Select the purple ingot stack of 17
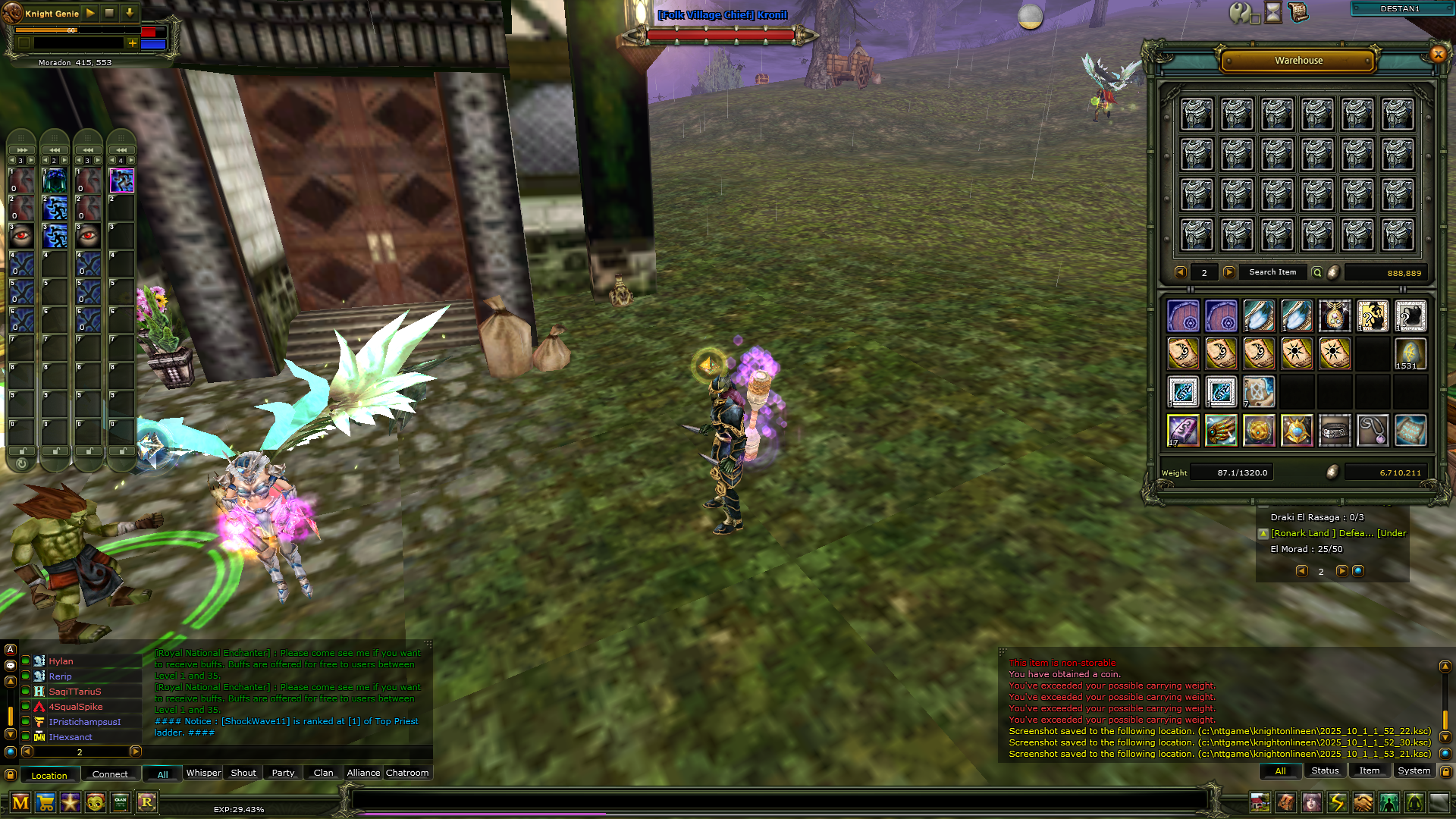Image resolution: width=1456 pixels, height=819 pixels. (1183, 430)
